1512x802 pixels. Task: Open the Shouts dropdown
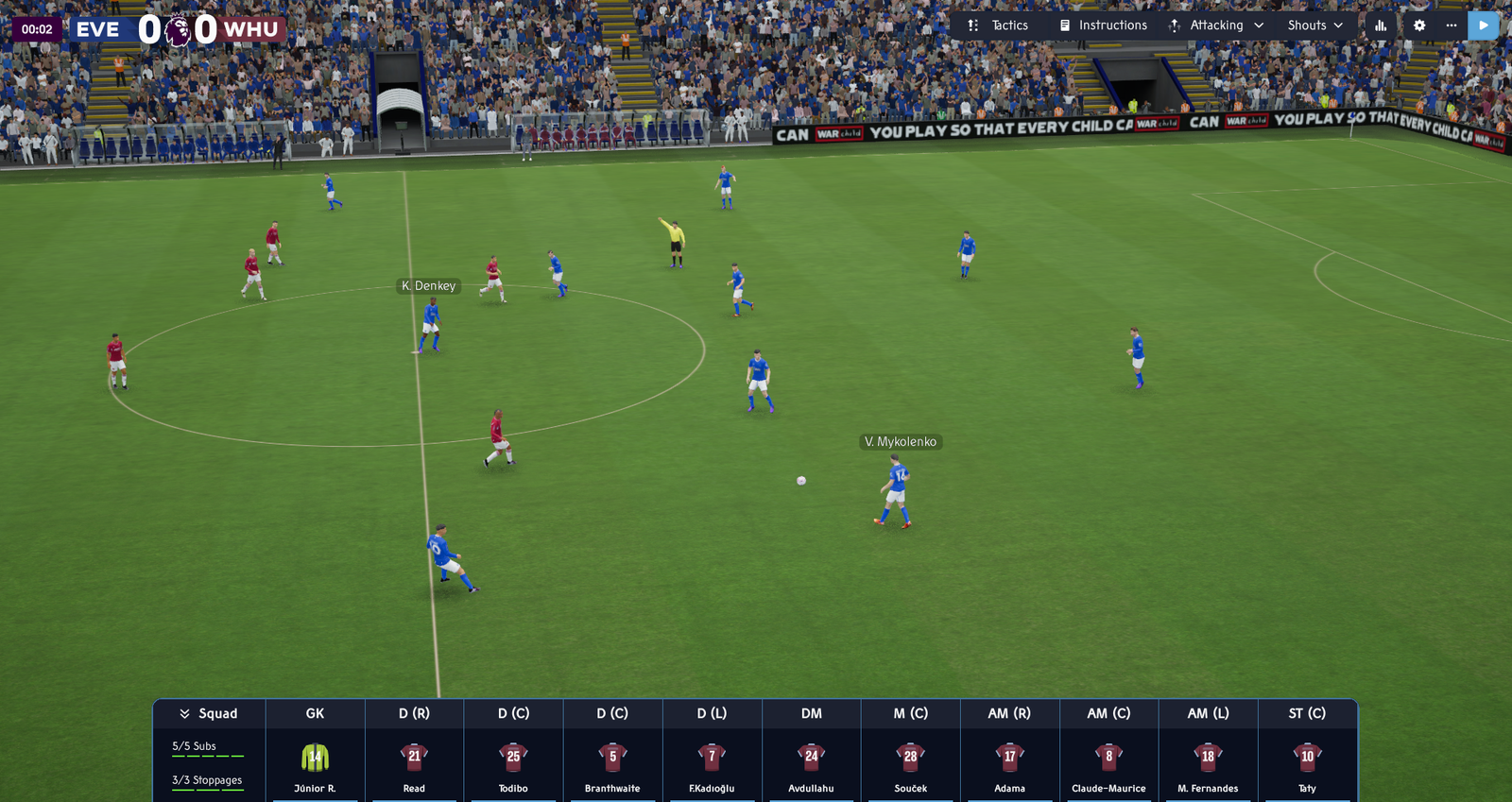click(x=1314, y=26)
